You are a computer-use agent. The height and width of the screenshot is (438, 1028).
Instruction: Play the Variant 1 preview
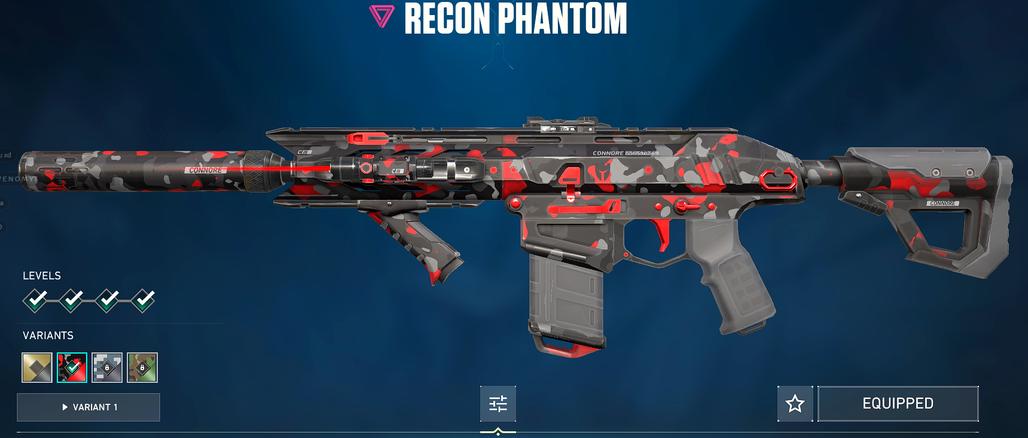click(88, 407)
